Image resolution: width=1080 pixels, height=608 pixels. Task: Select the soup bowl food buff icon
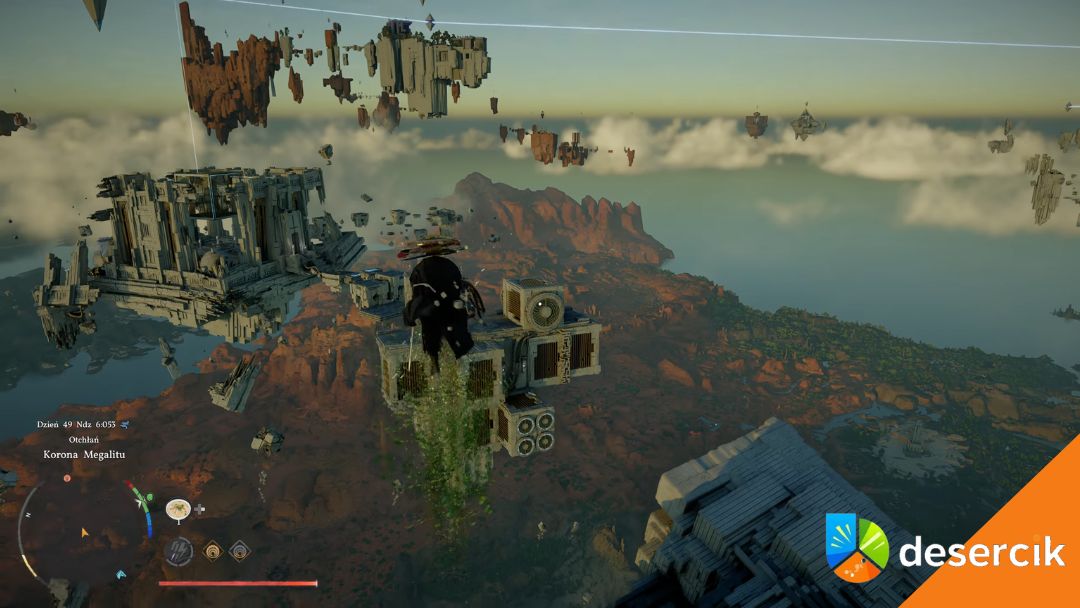pos(178,509)
